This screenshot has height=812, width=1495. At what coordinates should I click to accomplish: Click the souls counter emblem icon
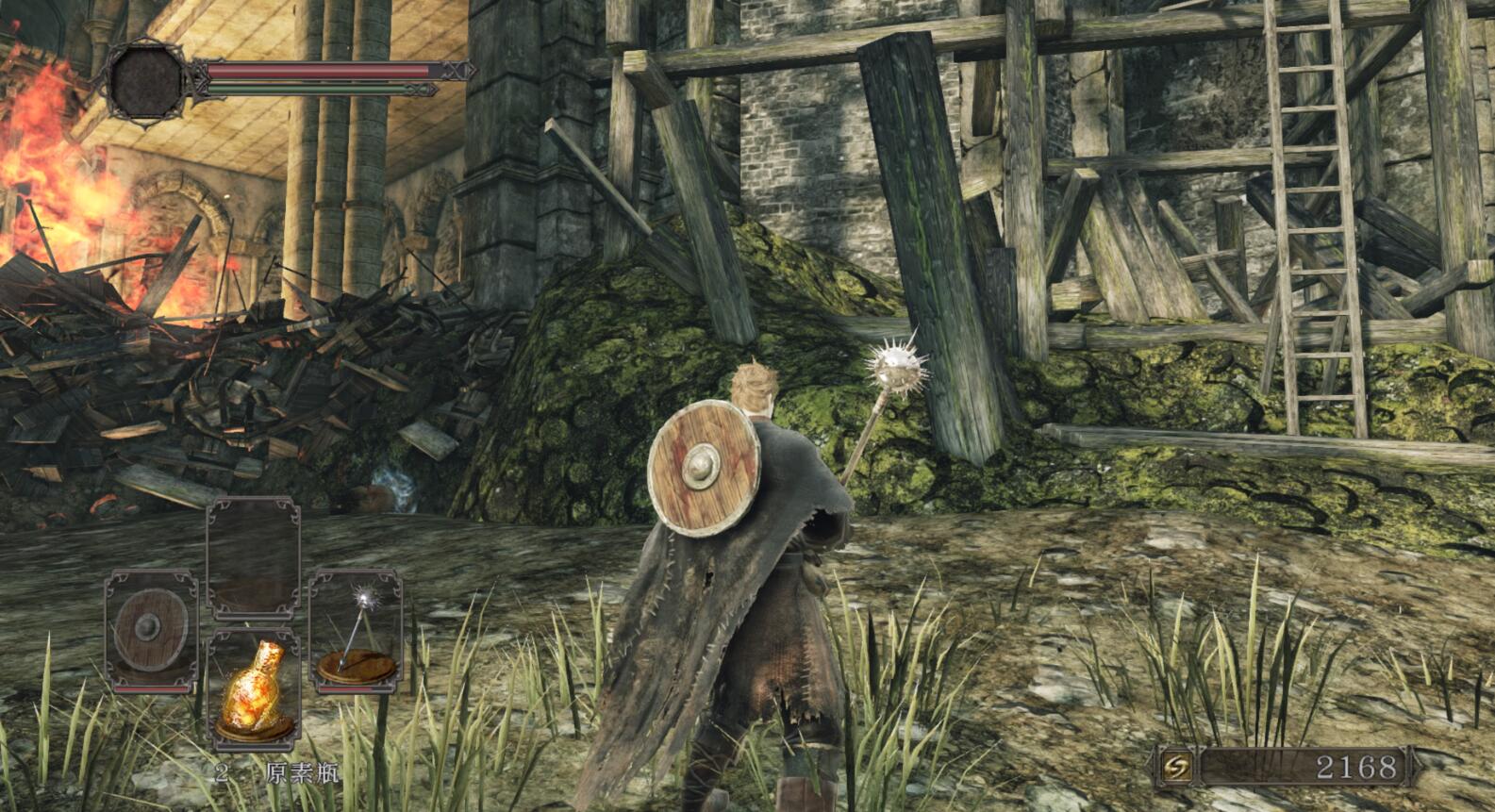1176,767
